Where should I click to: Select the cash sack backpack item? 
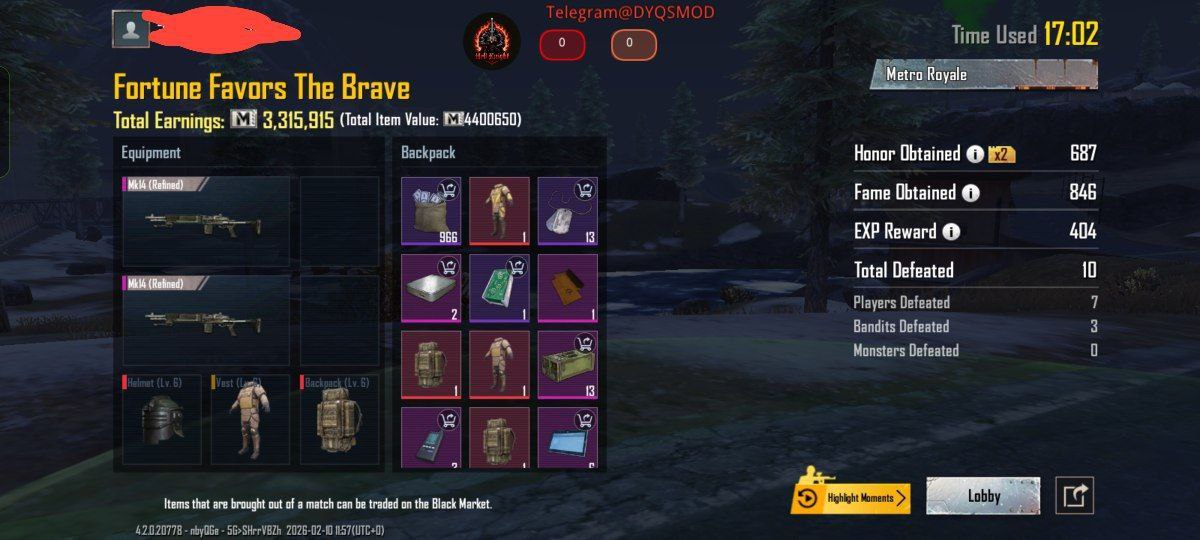pyautogui.click(x=431, y=211)
